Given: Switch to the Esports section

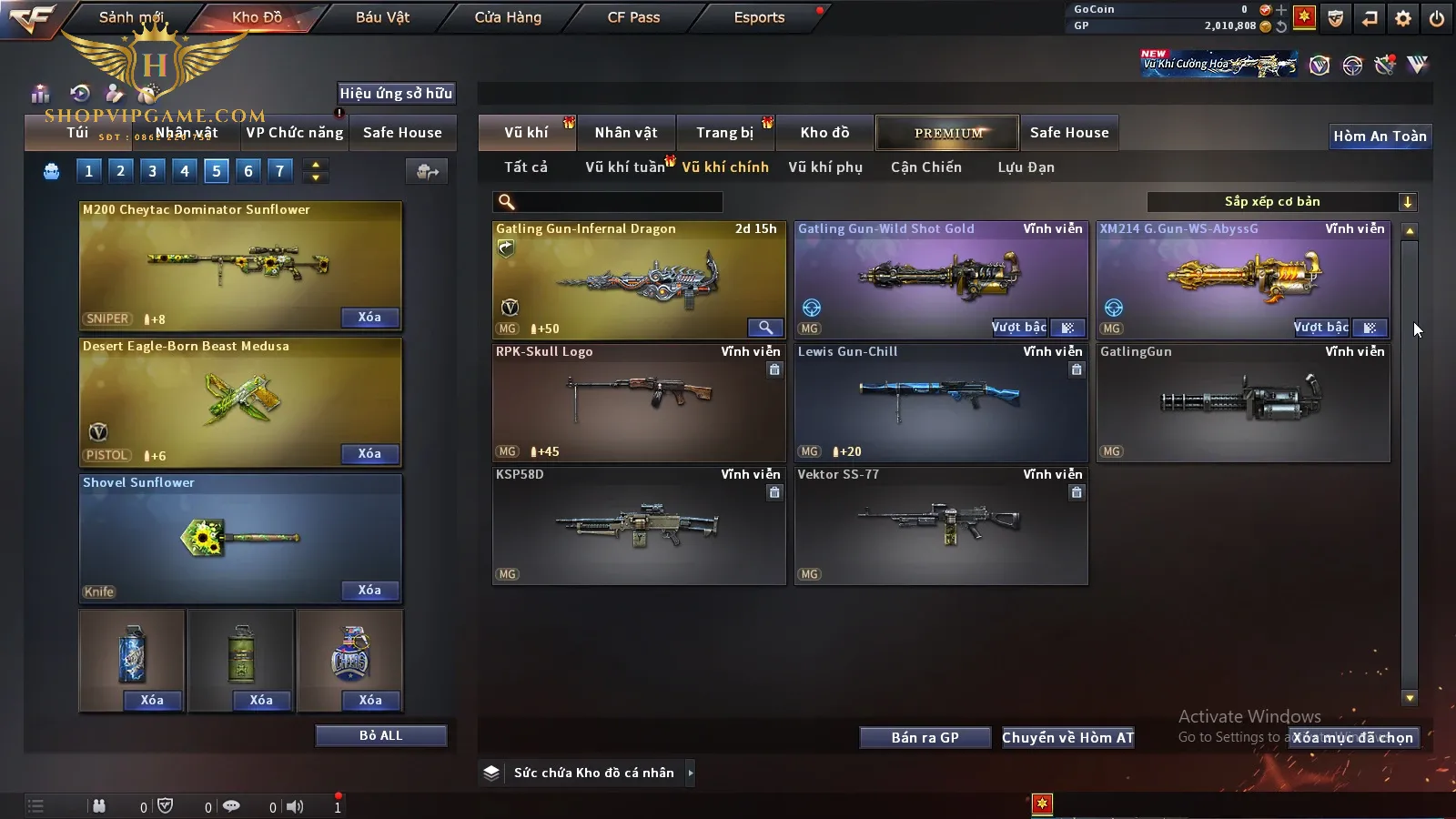Looking at the screenshot, I should pos(759,17).
